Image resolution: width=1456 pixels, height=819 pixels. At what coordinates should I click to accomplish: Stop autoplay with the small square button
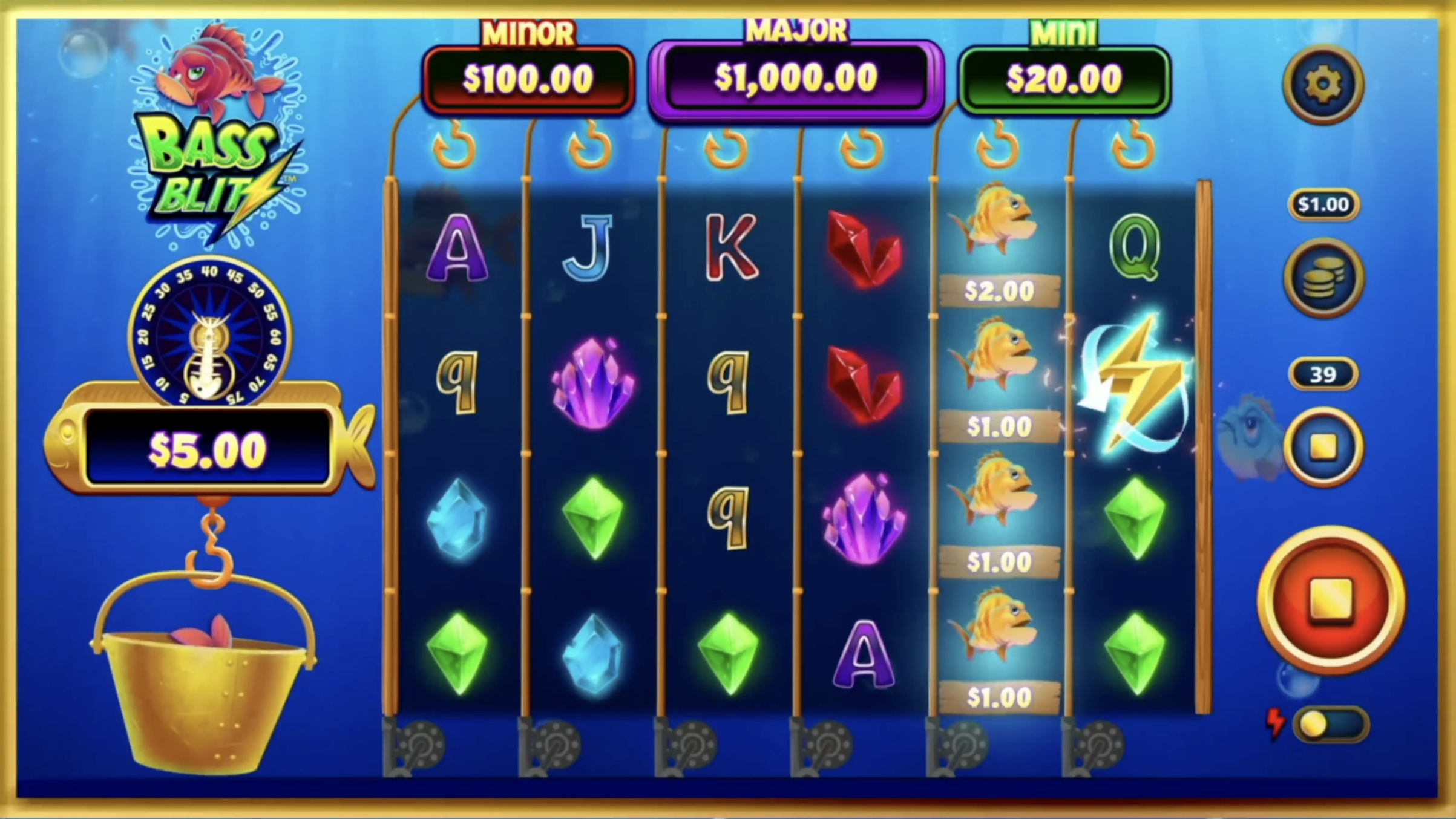pyautogui.click(x=1323, y=448)
